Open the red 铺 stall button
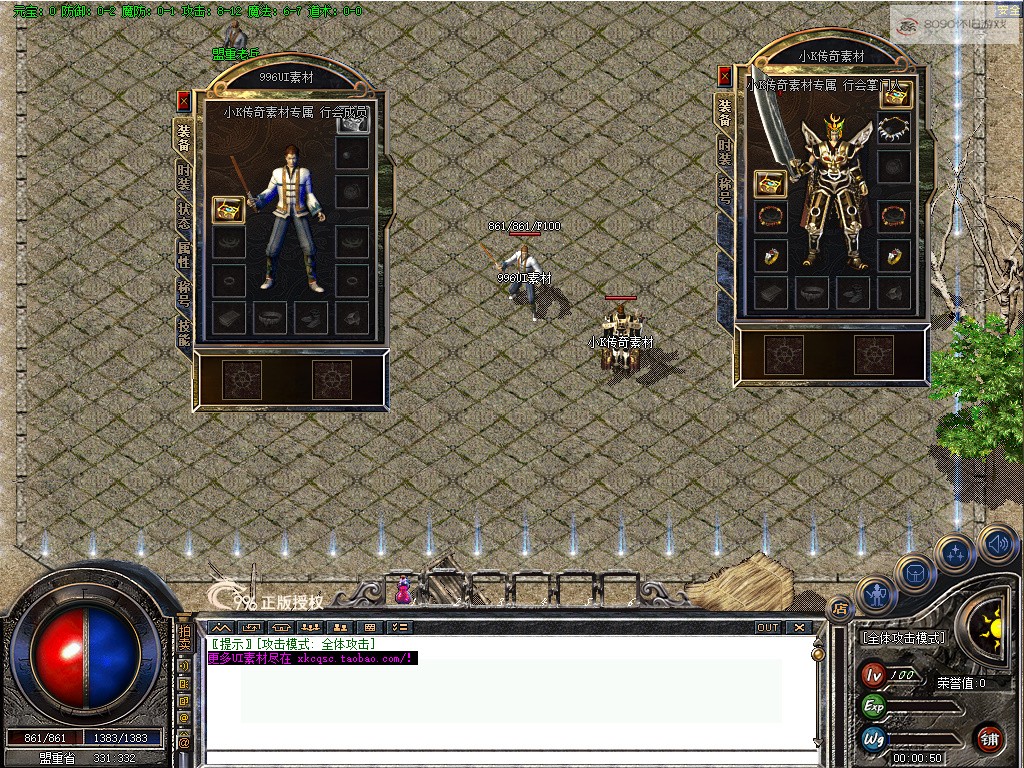1024x768 pixels. tap(989, 740)
